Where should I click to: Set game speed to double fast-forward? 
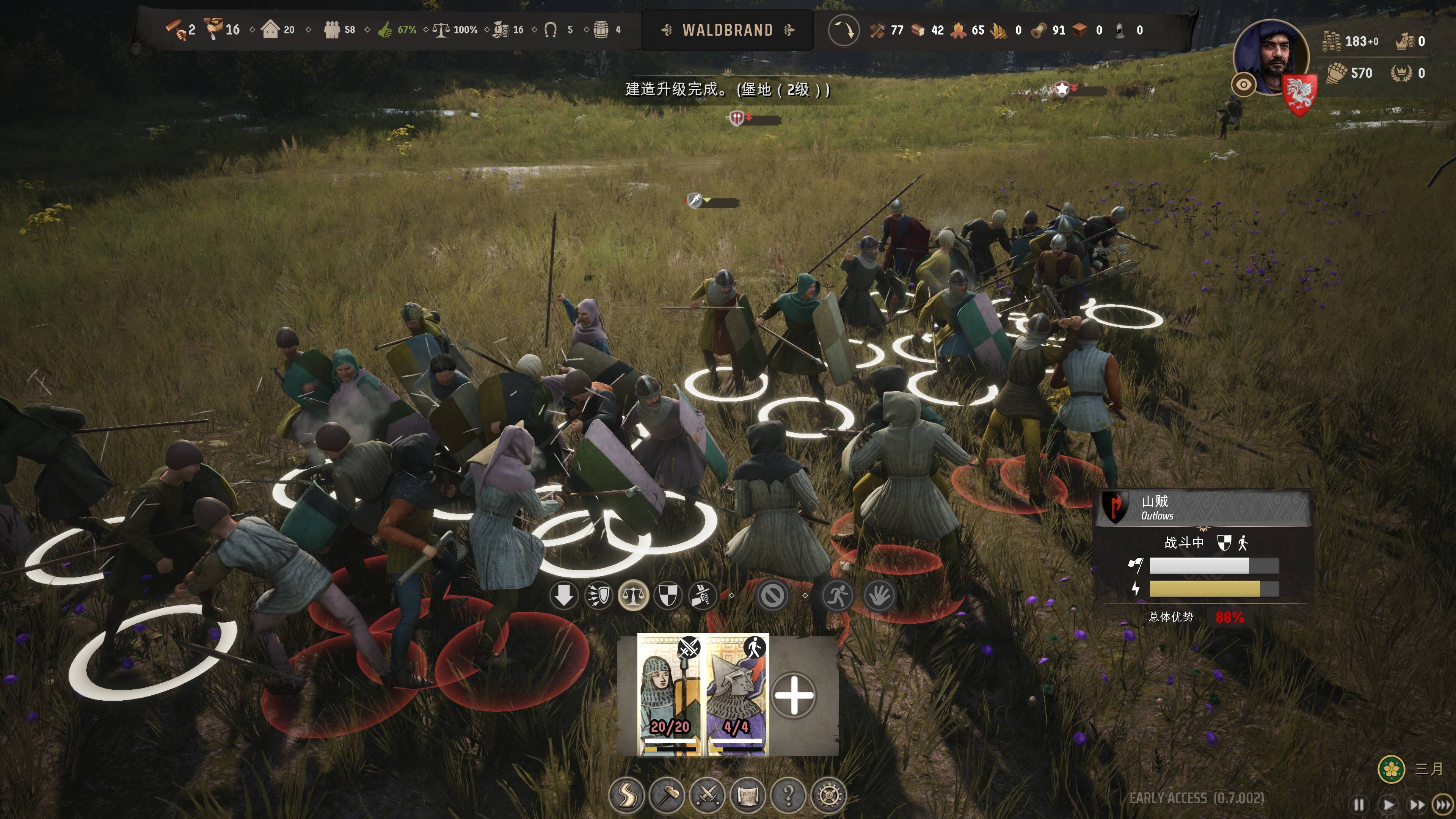pos(1417,804)
